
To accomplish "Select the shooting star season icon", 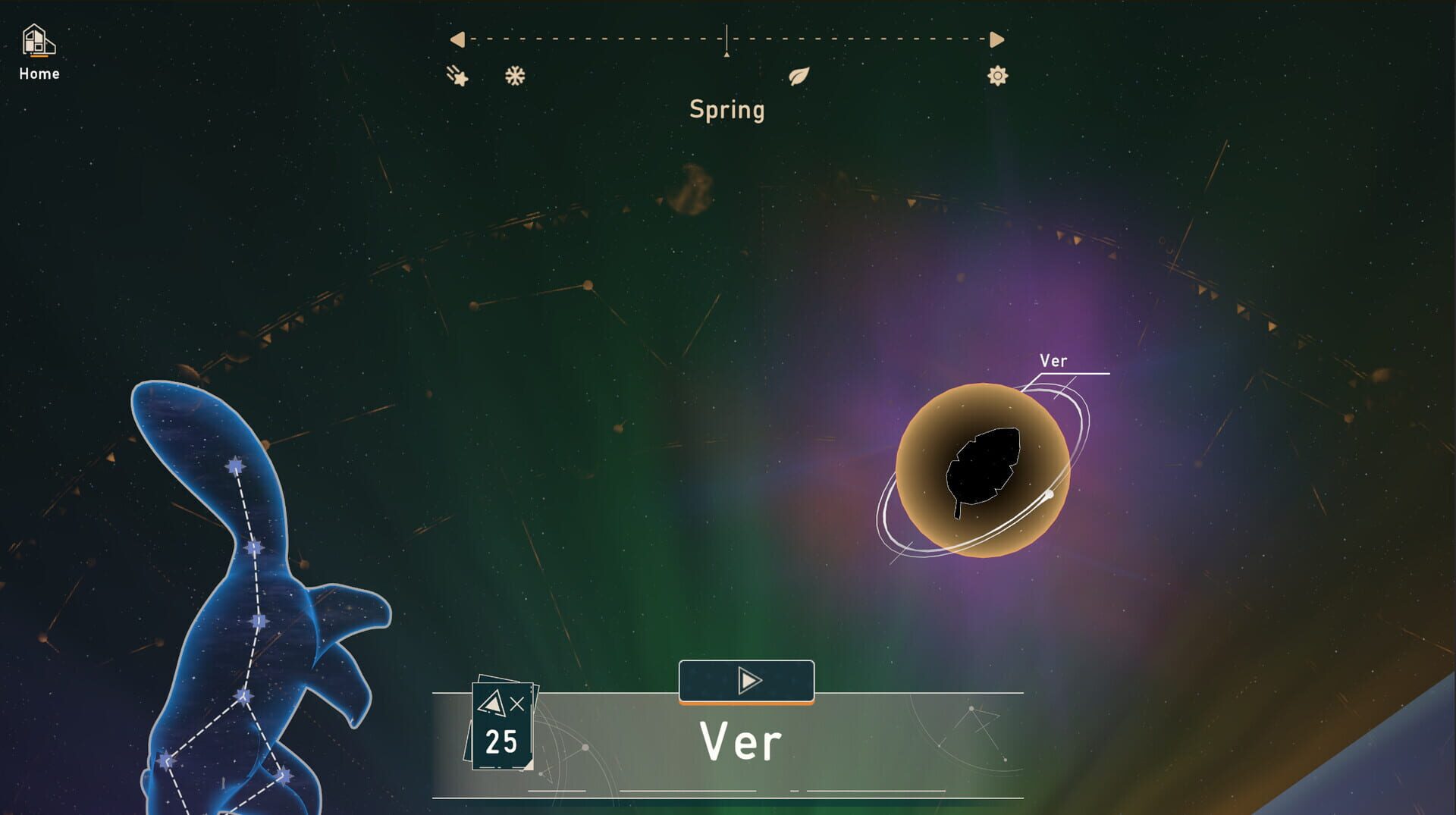I will click(459, 76).
